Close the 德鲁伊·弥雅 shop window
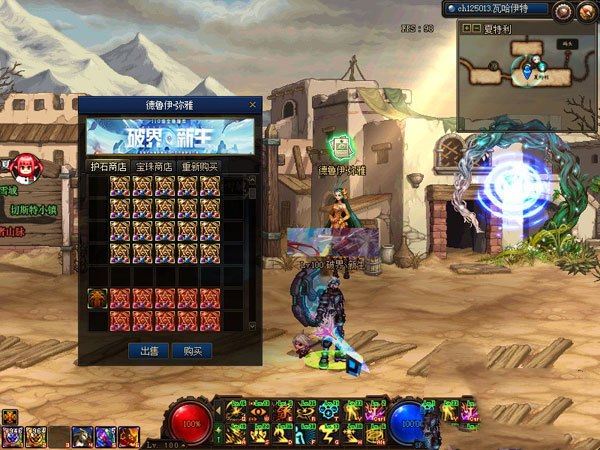Image resolution: width=600 pixels, height=450 pixels. pos(254,105)
